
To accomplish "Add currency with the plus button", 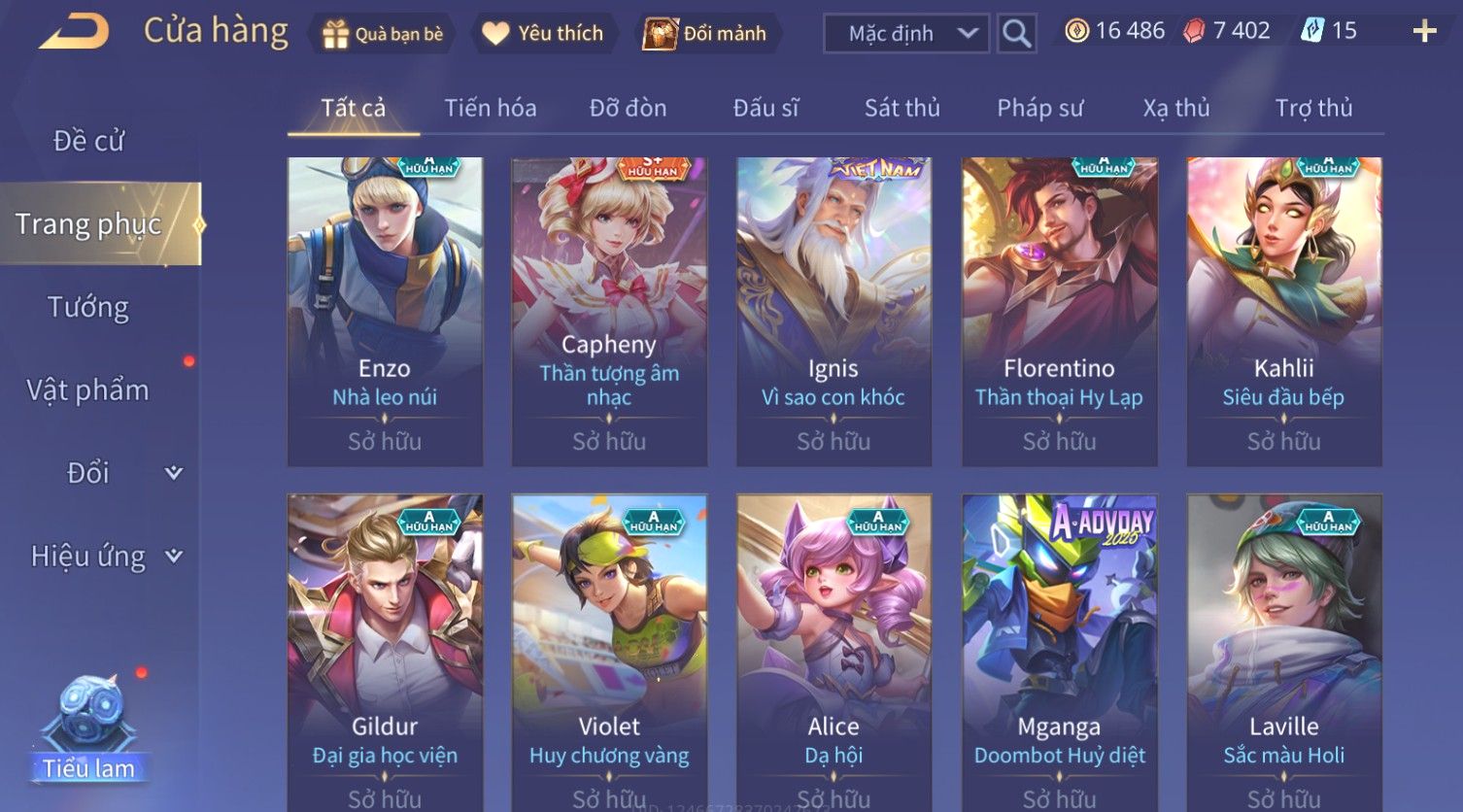I will click(x=1424, y=32).
